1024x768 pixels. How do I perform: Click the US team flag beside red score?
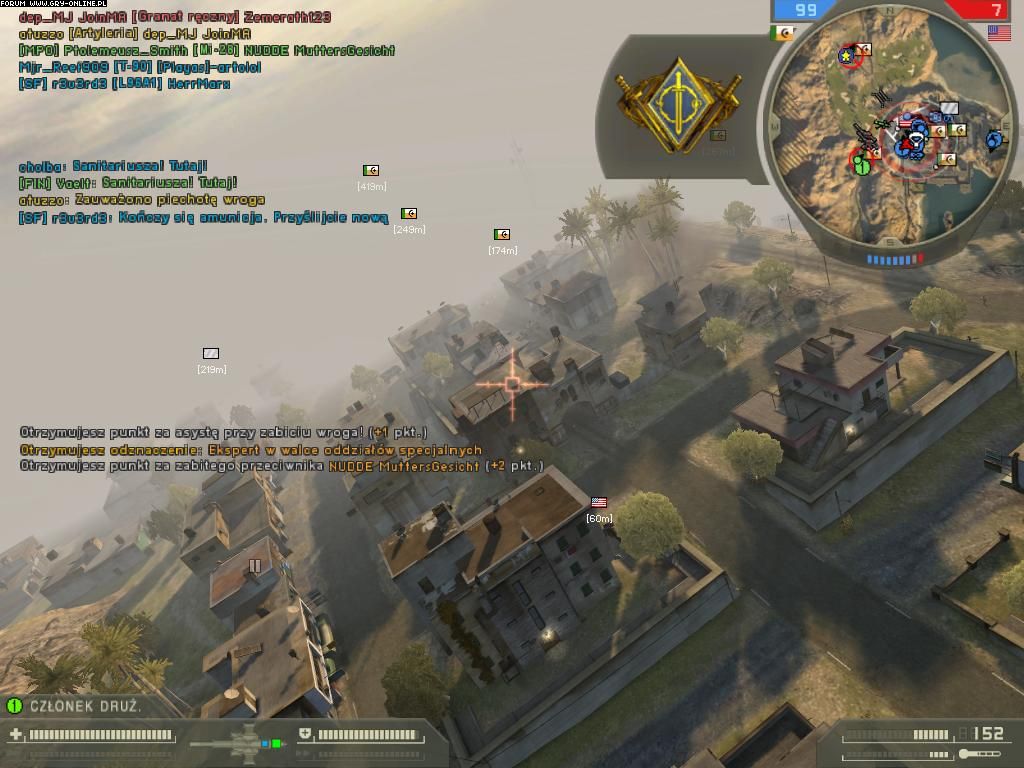point(998,33)
